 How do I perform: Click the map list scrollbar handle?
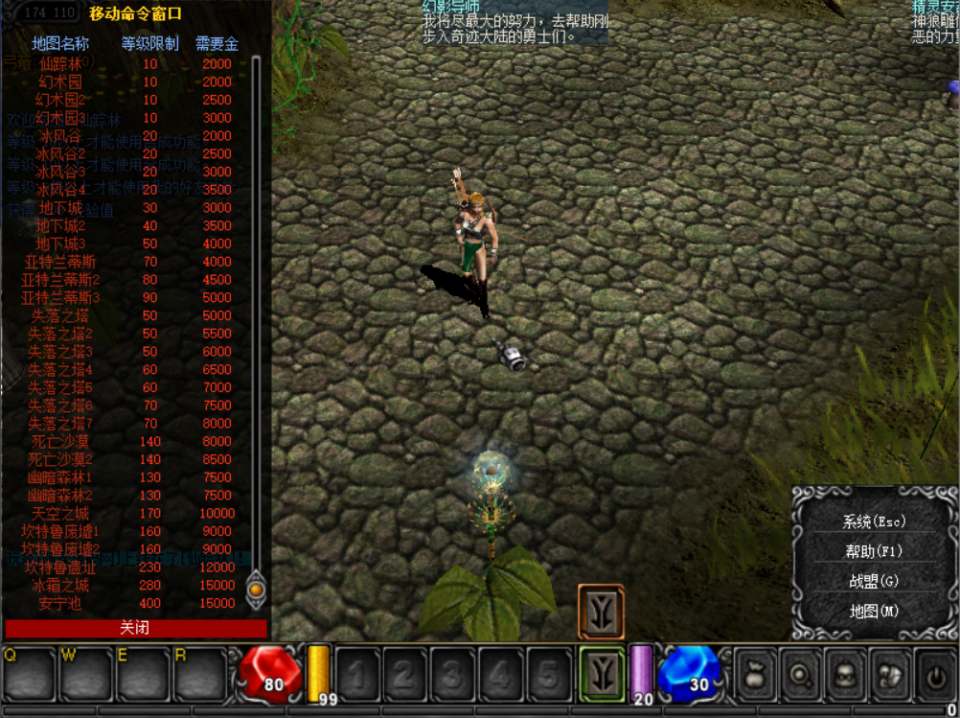[256, 589]
